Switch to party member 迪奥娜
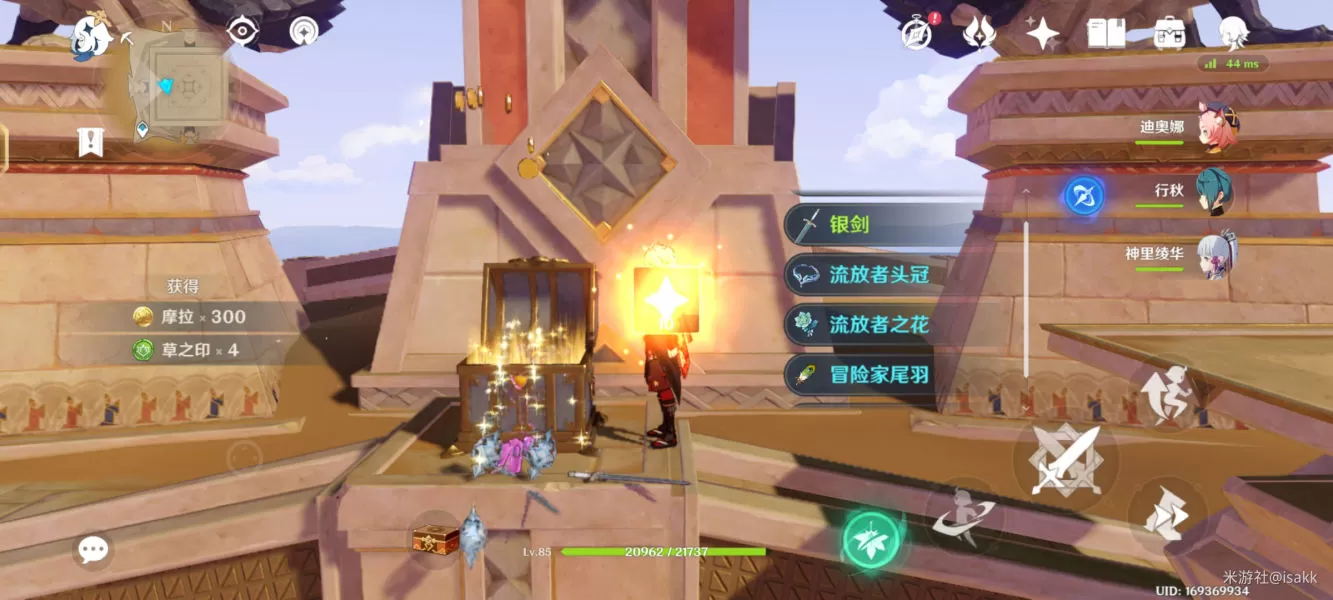Screen dimensions: 1333x600 [x=1216, y=128]
